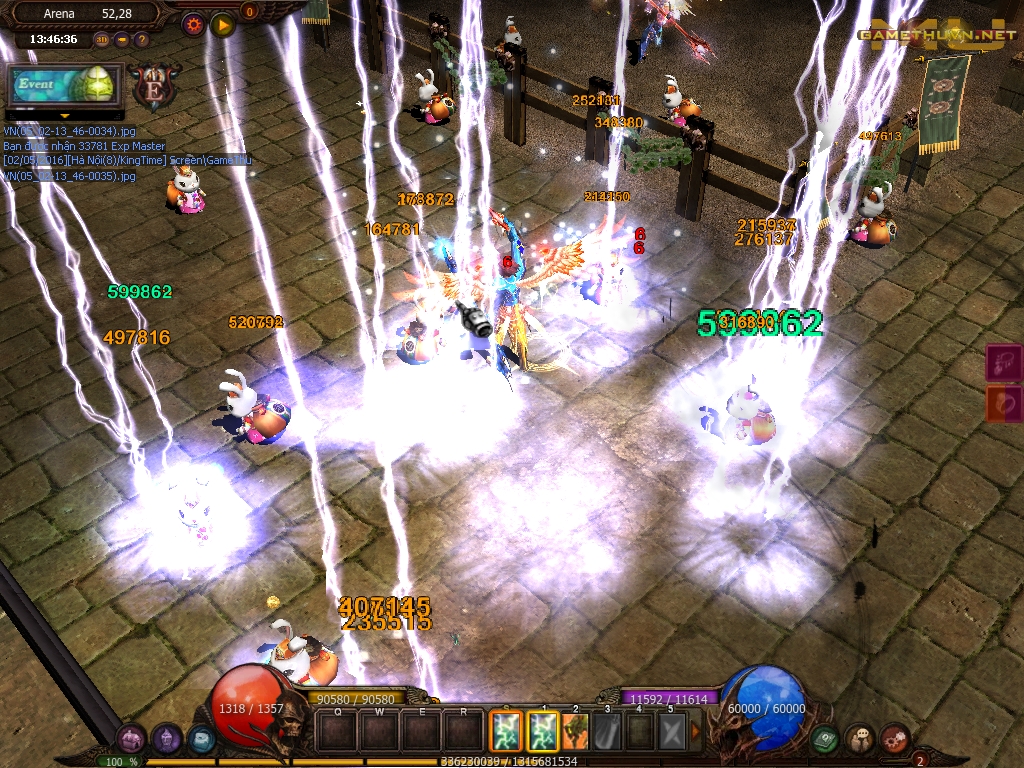Use the grey skill in slot 3
1024x768 pixels.
[608, 730]
